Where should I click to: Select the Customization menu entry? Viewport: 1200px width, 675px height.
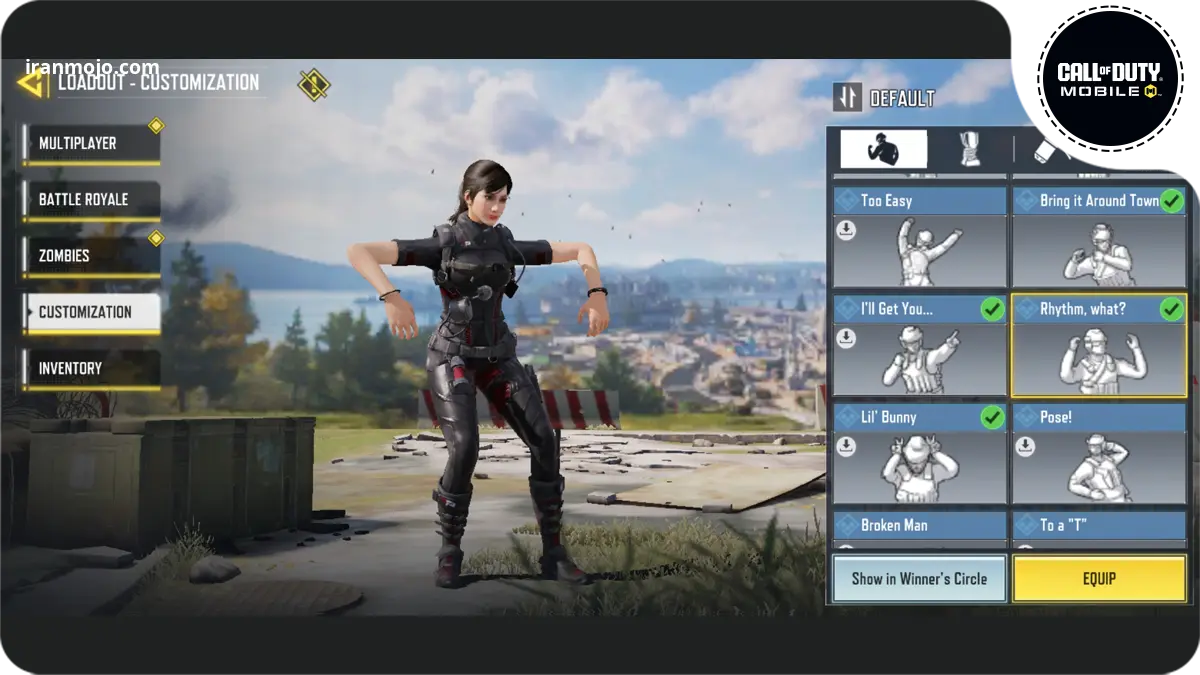[x=91, y=312]
